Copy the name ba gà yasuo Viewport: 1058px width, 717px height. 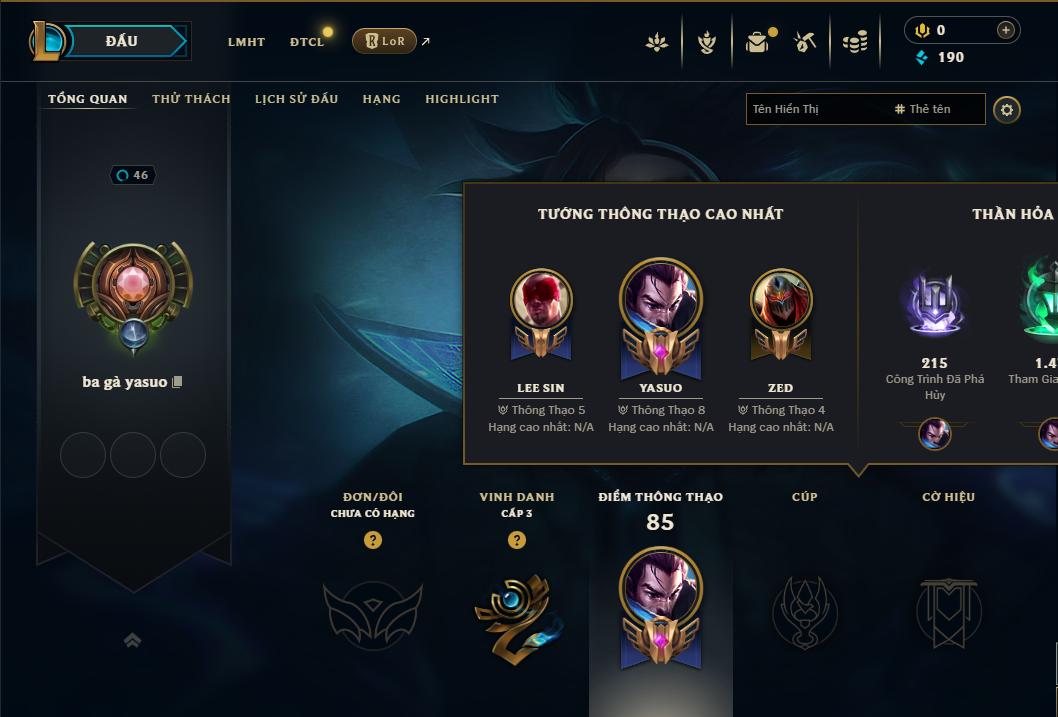(x=177, y=382)
